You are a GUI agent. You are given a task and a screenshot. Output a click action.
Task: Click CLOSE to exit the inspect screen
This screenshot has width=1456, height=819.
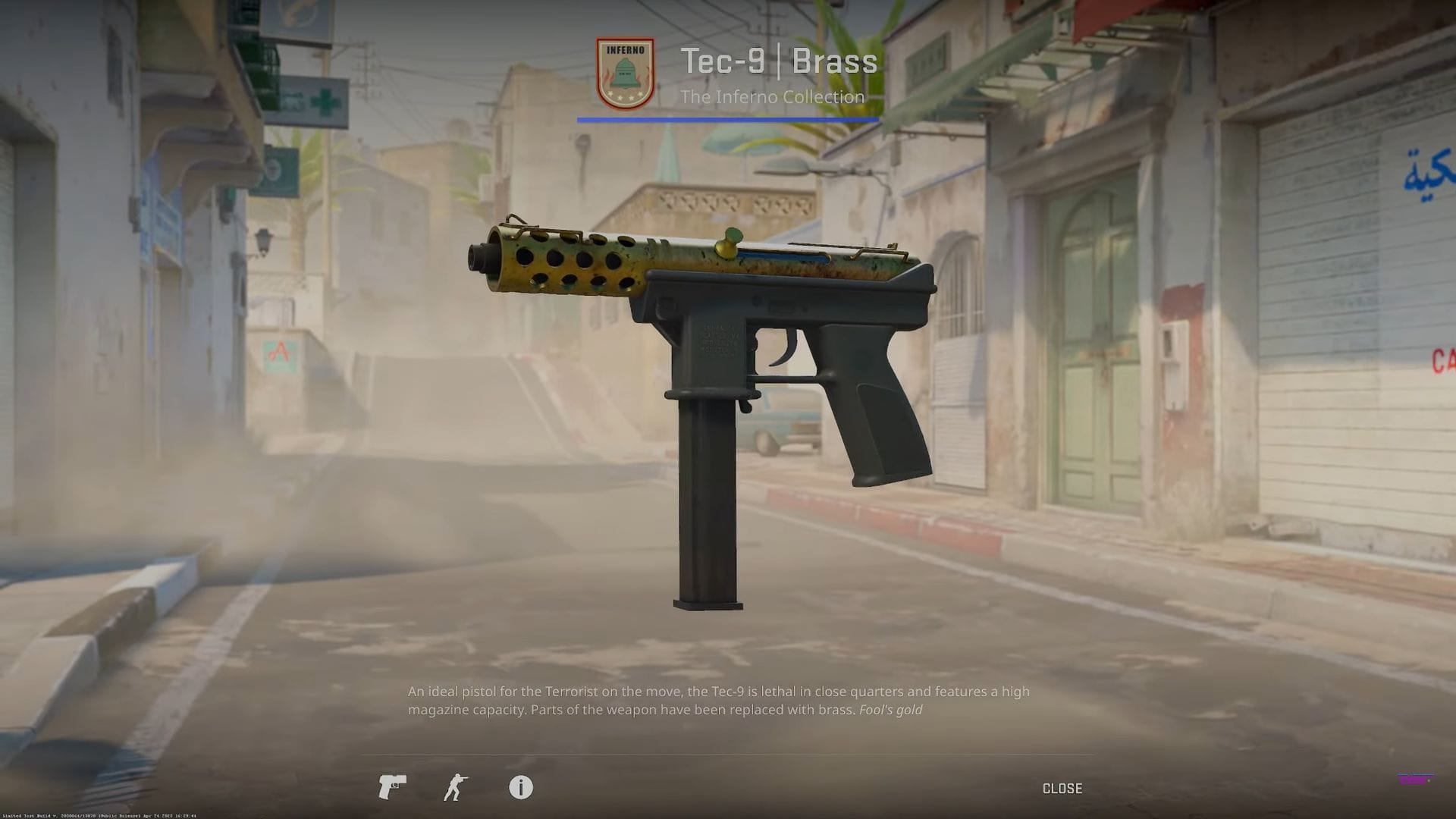(1062, 788)
